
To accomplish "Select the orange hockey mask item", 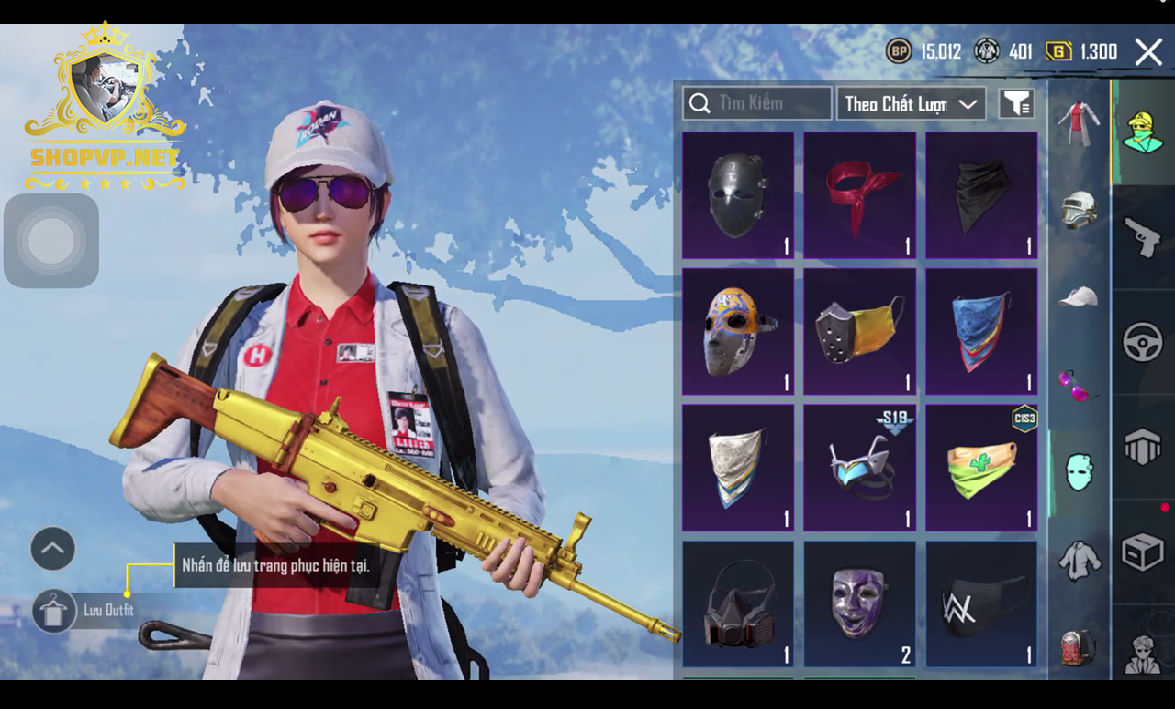I will click(738, 331).
